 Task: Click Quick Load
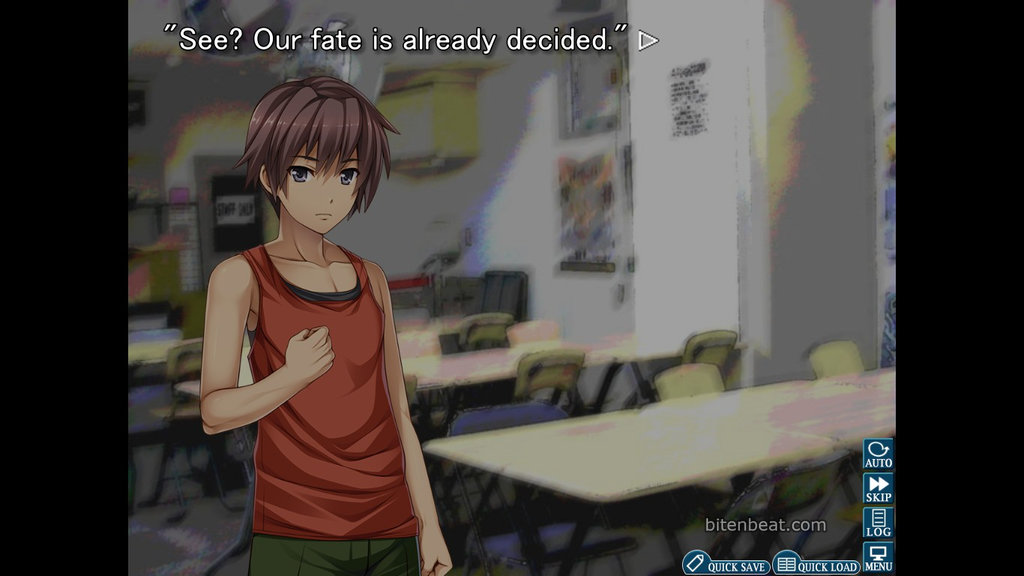[x=817, y=565]
